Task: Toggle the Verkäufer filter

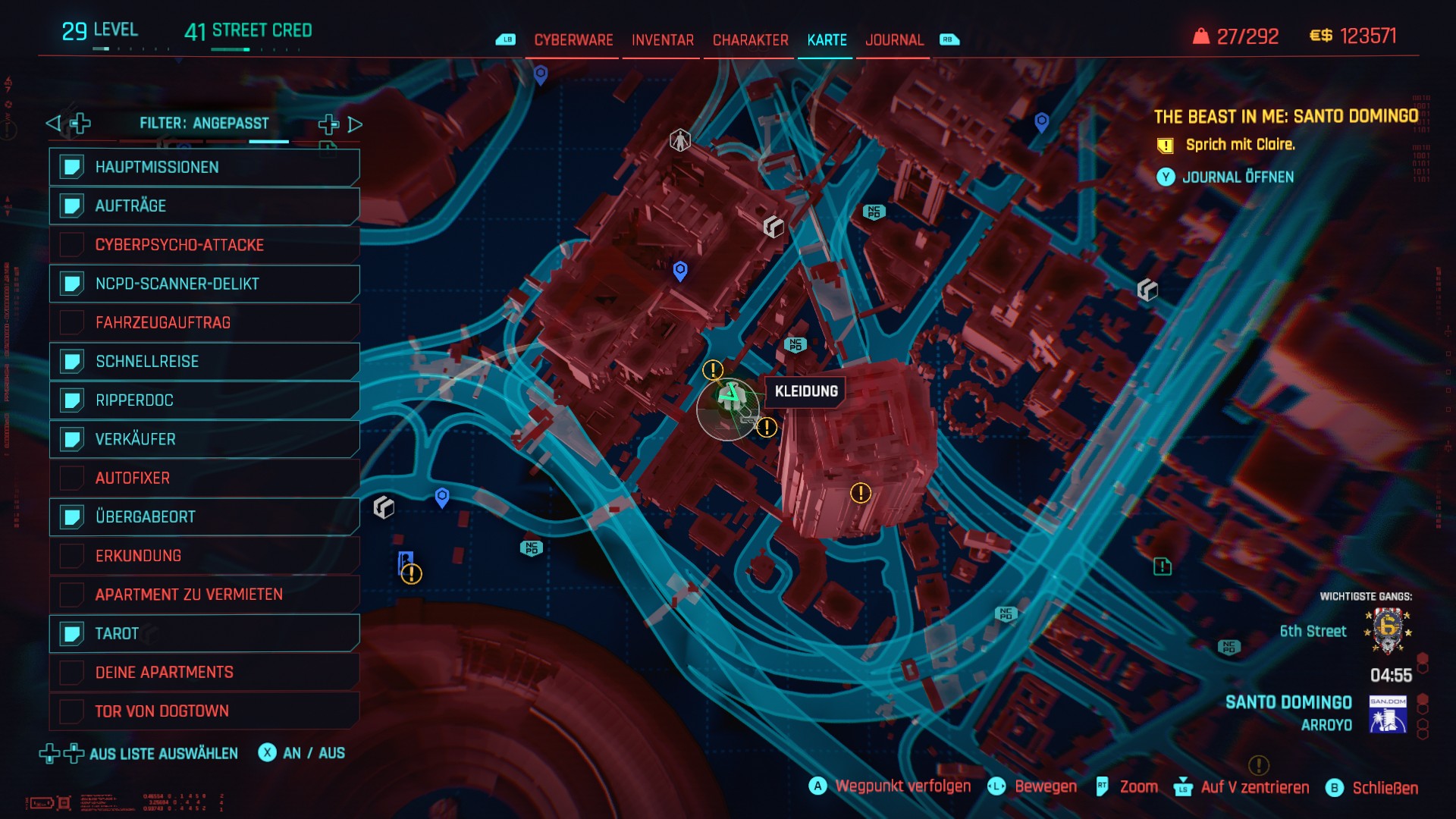Action: coord(205,439)
